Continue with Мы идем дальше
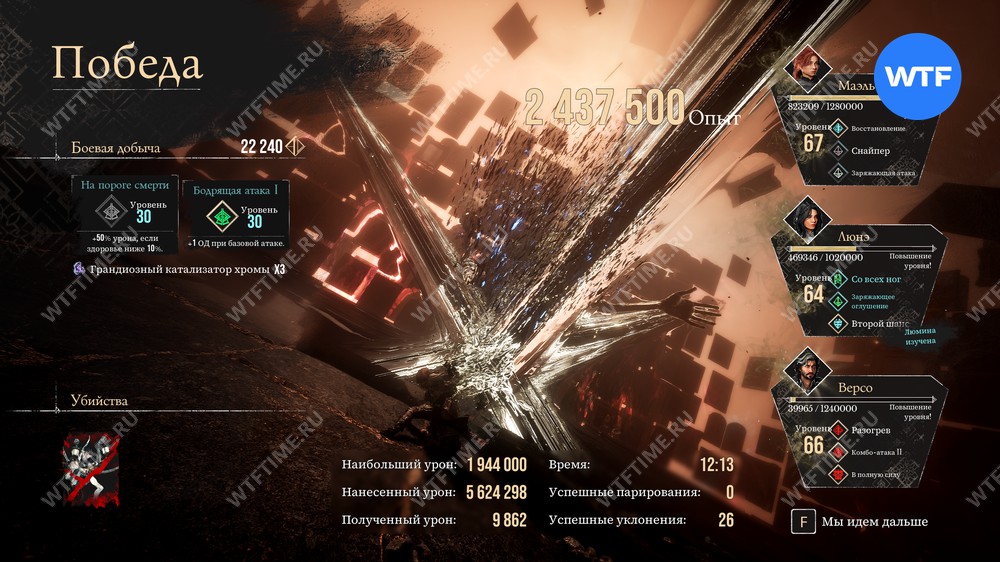This screenshot has height=562, width=1000. [x=859, y=521]
